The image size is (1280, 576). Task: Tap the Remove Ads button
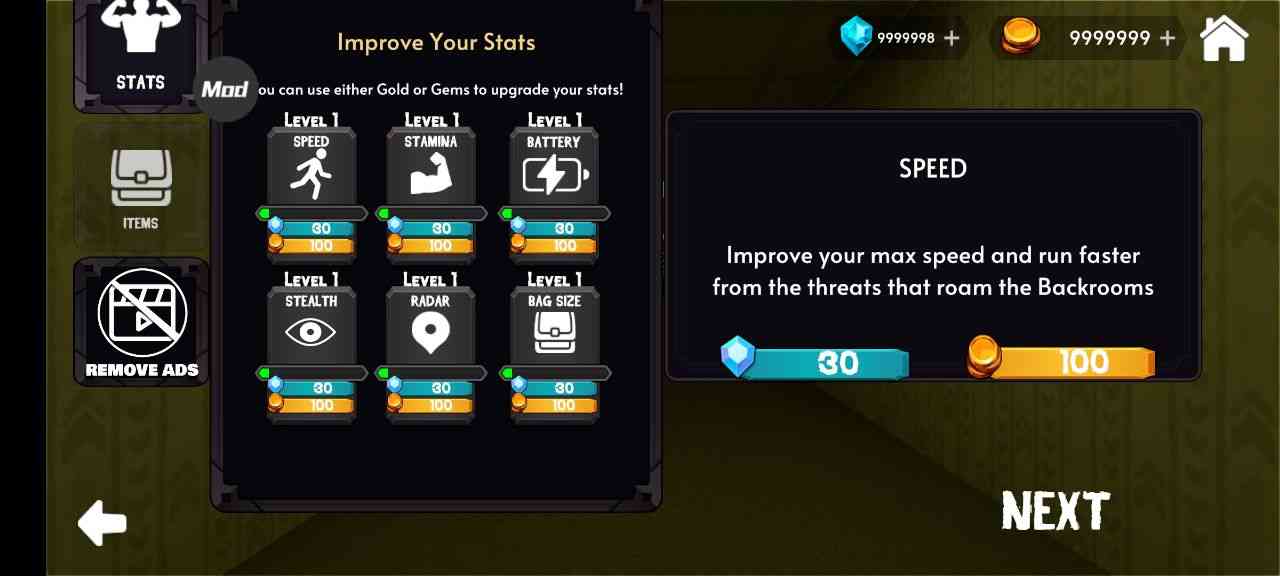coord(141,322)
